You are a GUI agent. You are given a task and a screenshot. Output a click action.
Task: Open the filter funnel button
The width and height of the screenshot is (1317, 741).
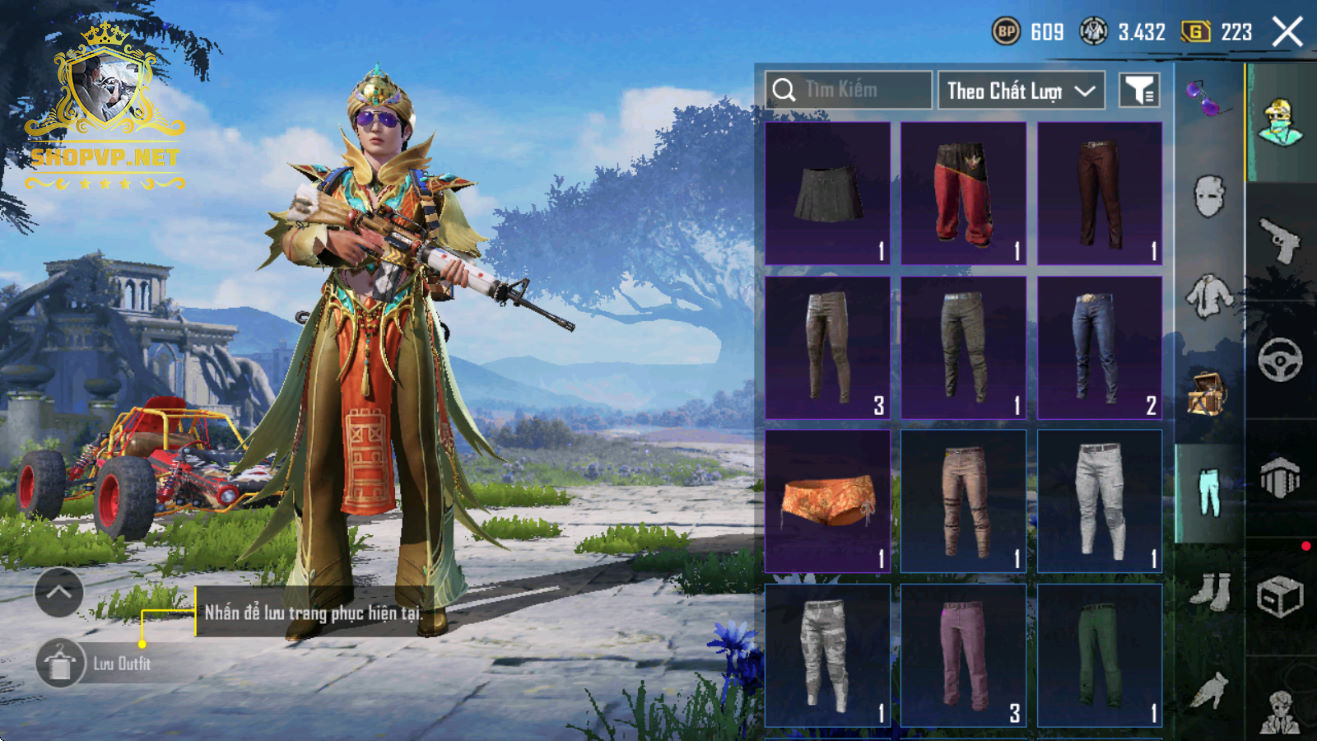point(1138,91)
